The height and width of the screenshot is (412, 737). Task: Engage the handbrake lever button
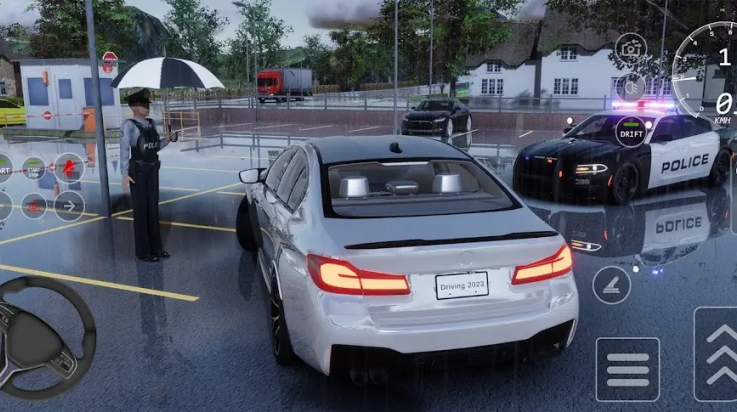click(x=611, y=285)
